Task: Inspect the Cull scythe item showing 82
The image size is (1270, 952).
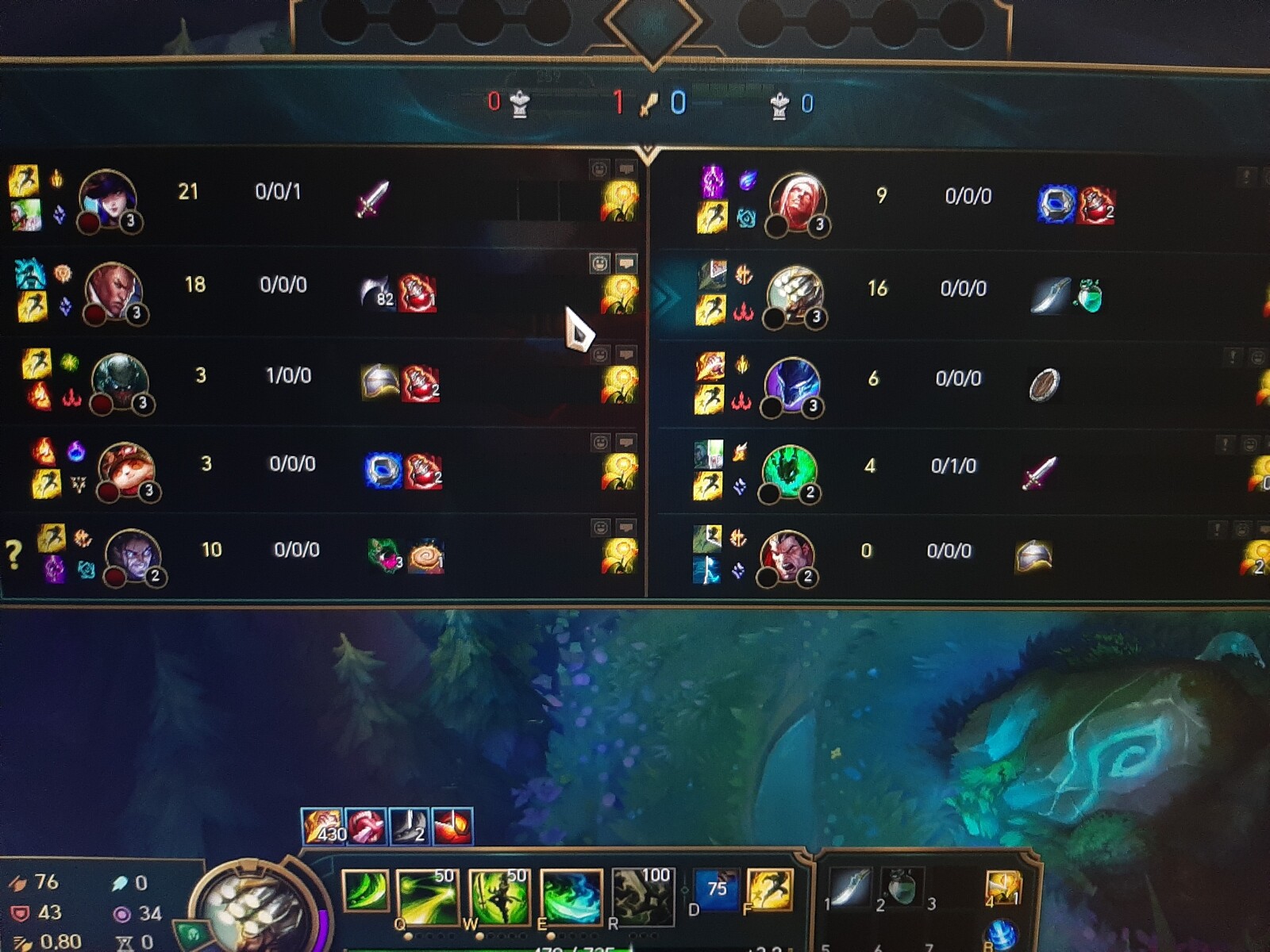Action: click(376, 292)
